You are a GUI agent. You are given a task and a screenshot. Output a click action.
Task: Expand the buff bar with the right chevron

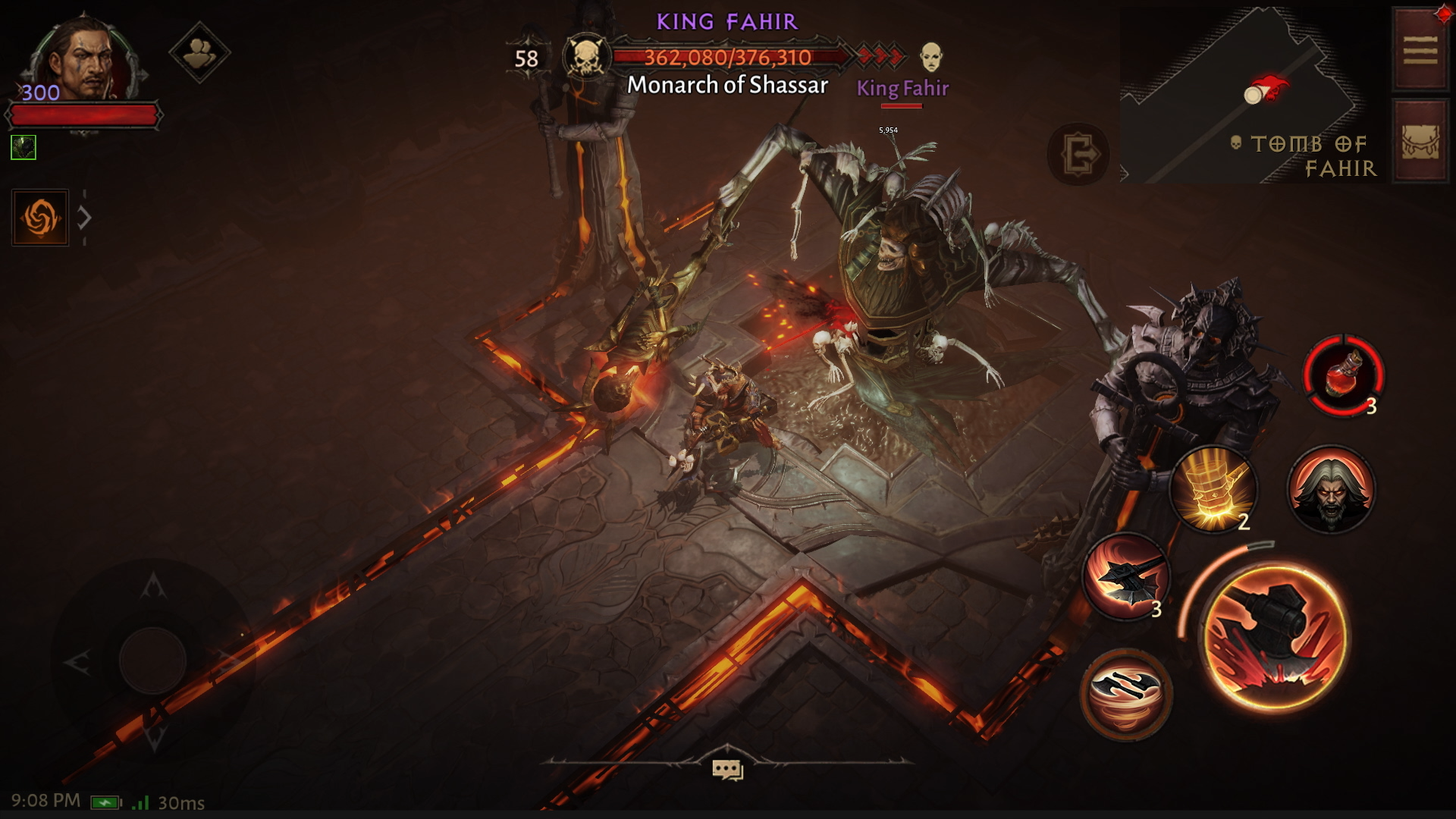[83, 216]
